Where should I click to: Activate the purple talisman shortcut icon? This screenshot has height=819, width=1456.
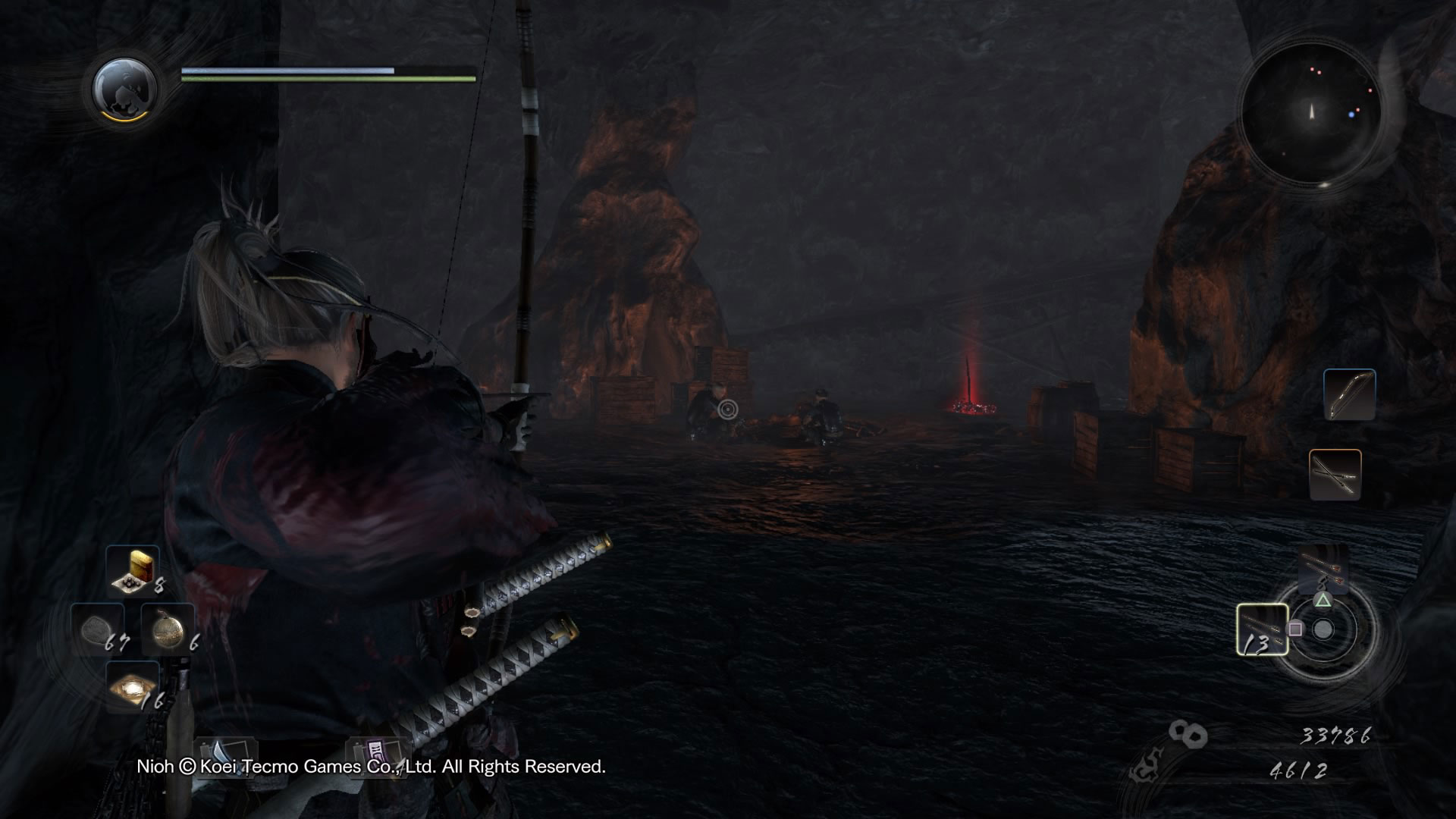[x=377, y=754]
